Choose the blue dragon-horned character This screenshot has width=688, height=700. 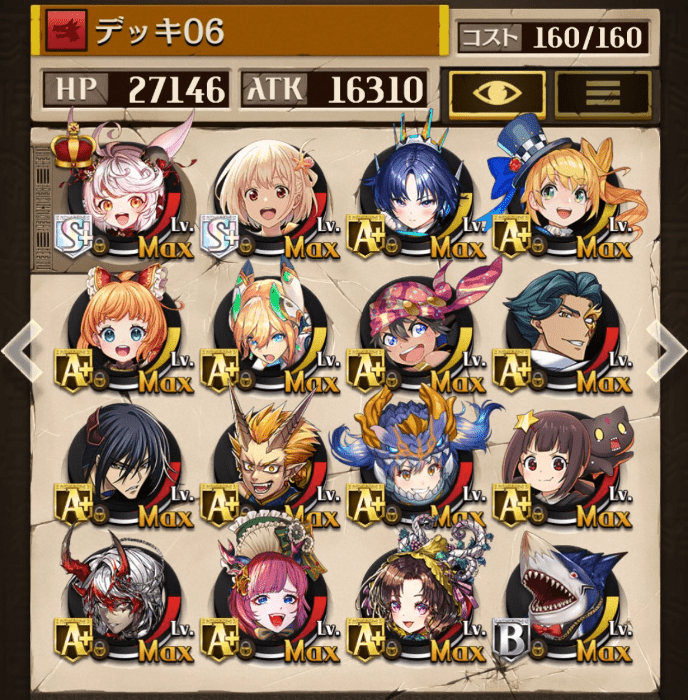tap(411, 468)
